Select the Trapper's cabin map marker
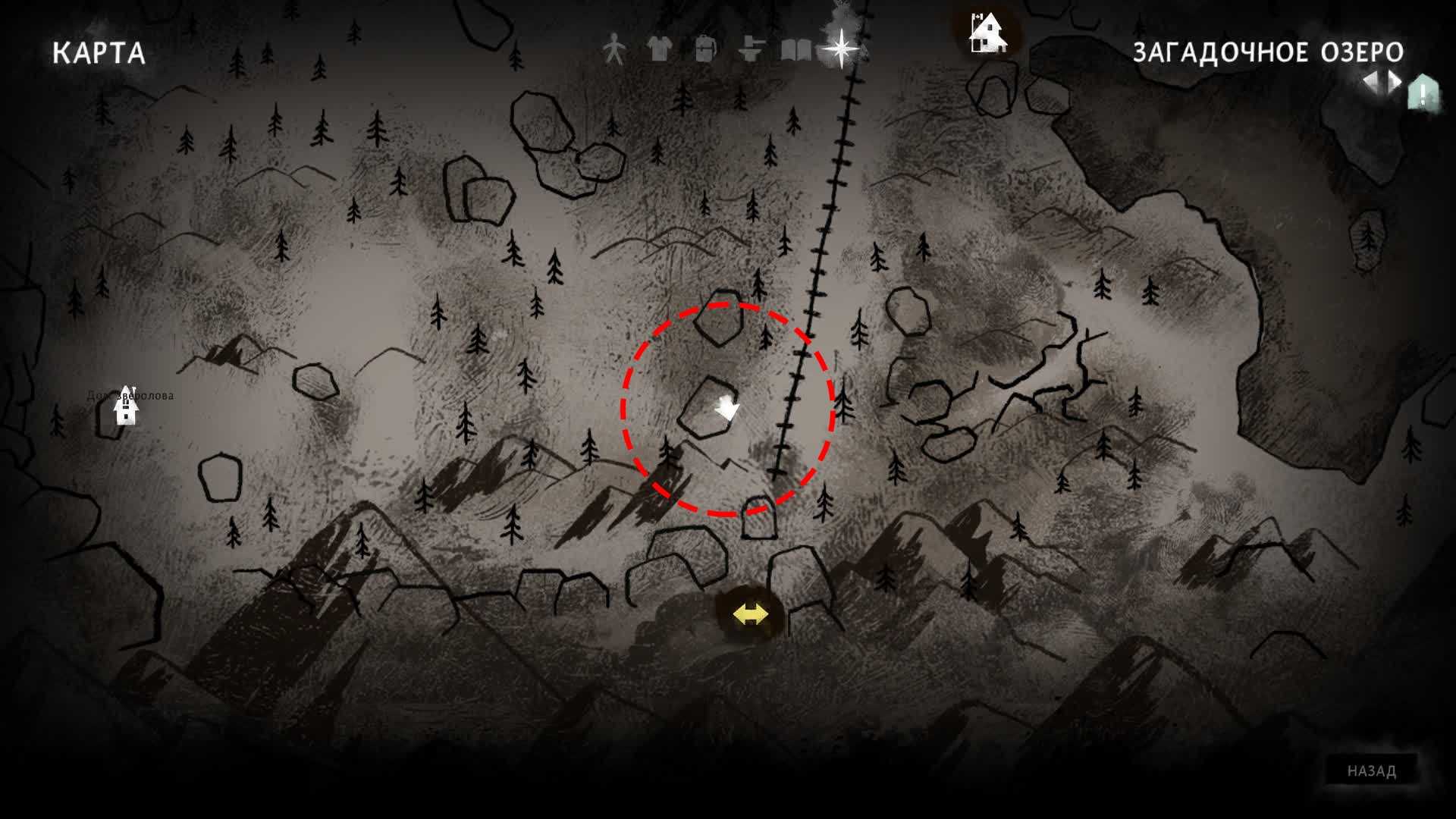This screenshot has height=819, width=1456. [x=126, y=406]
